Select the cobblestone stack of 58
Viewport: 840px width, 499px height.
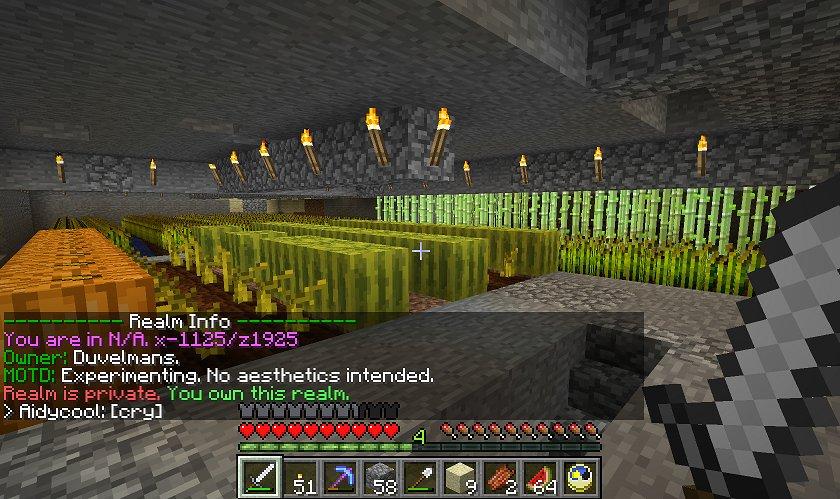click(x=380, y=476)
